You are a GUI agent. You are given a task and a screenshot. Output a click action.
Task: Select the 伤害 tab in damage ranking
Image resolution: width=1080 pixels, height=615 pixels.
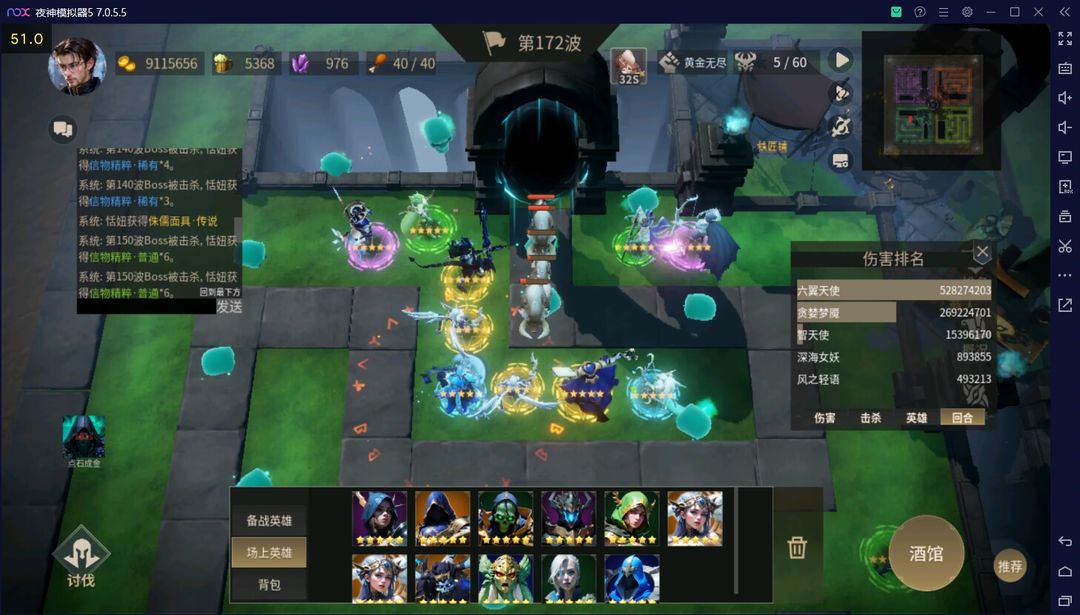824,418
